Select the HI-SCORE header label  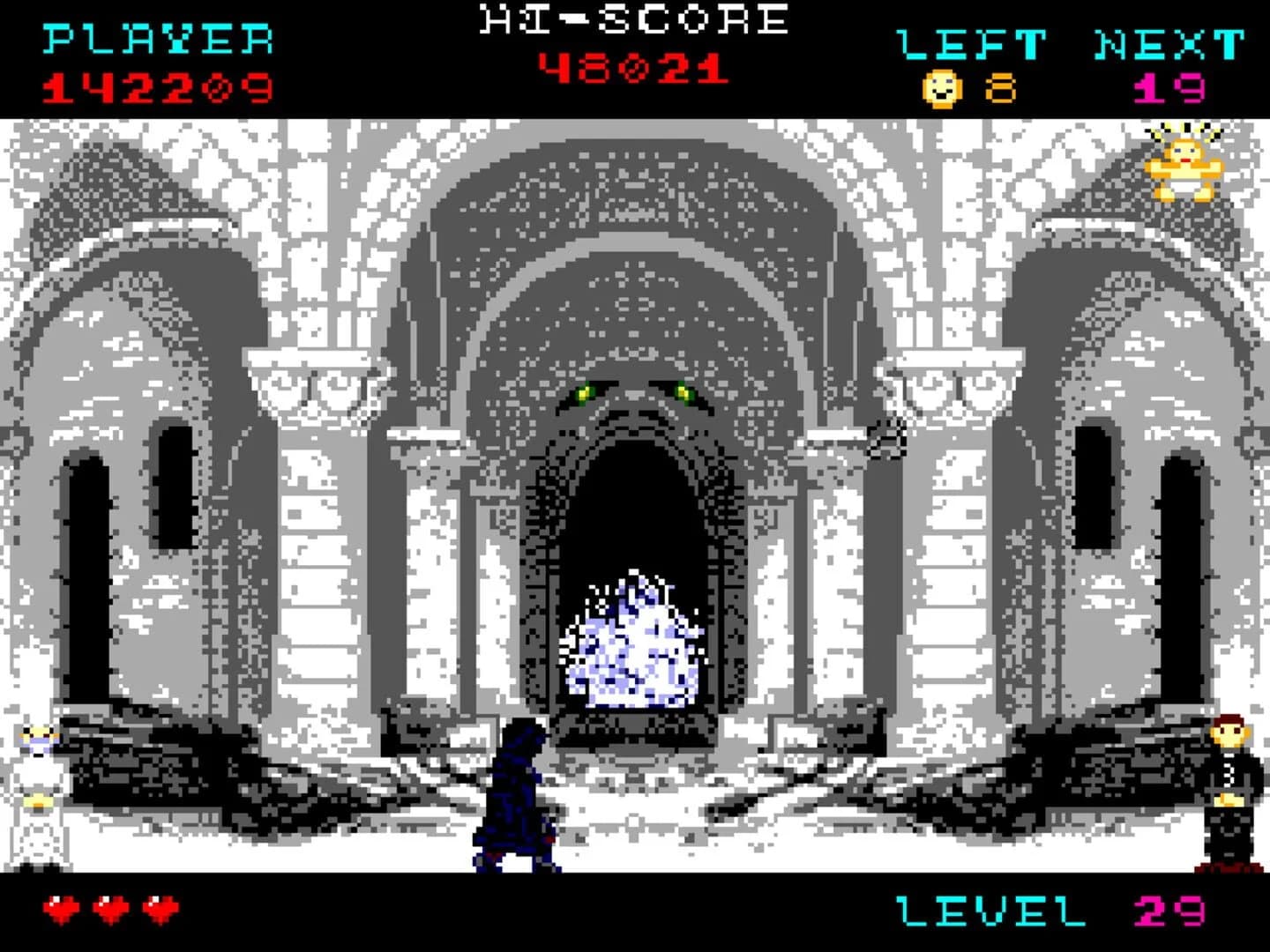pos(631,19)
